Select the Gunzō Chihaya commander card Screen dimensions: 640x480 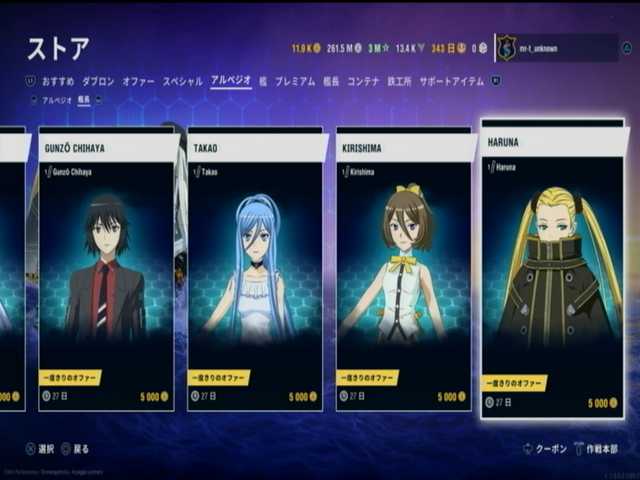point(107,268)
